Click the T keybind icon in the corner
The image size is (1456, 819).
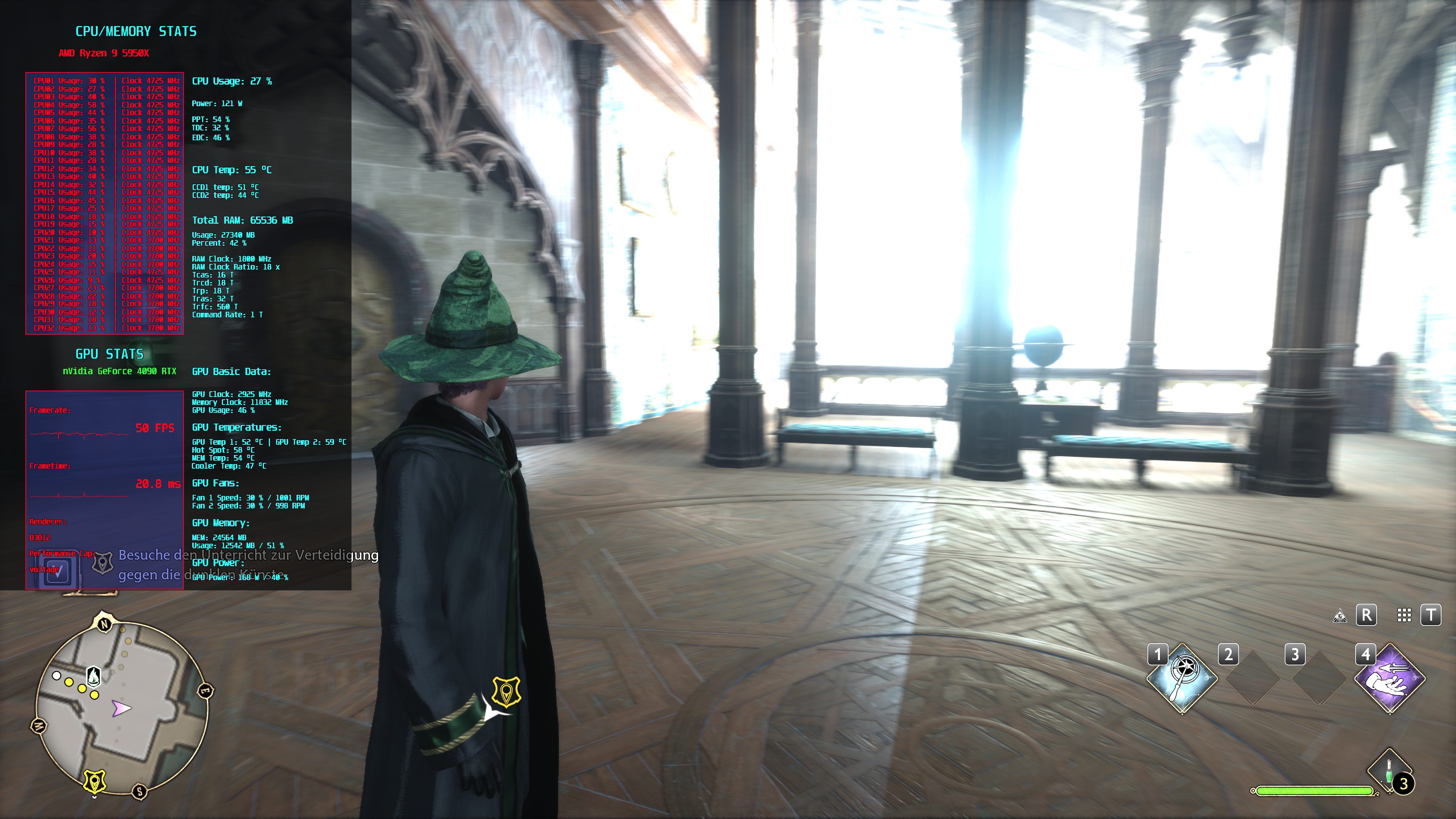coord(1433,615)
